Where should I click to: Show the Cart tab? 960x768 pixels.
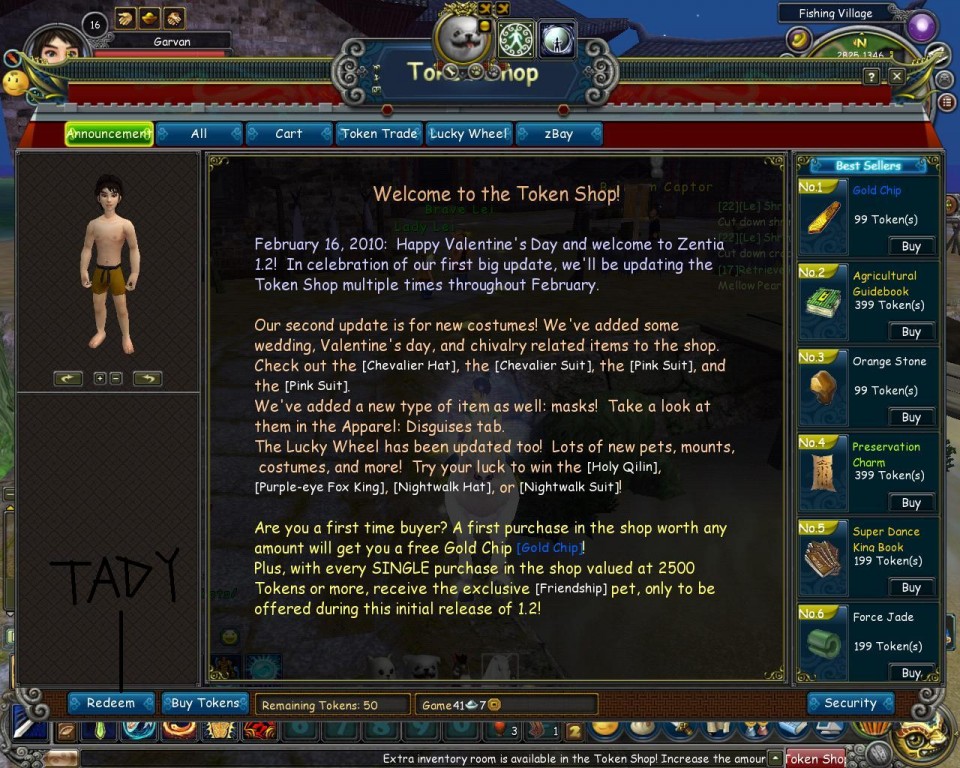(x=288, y=134)
